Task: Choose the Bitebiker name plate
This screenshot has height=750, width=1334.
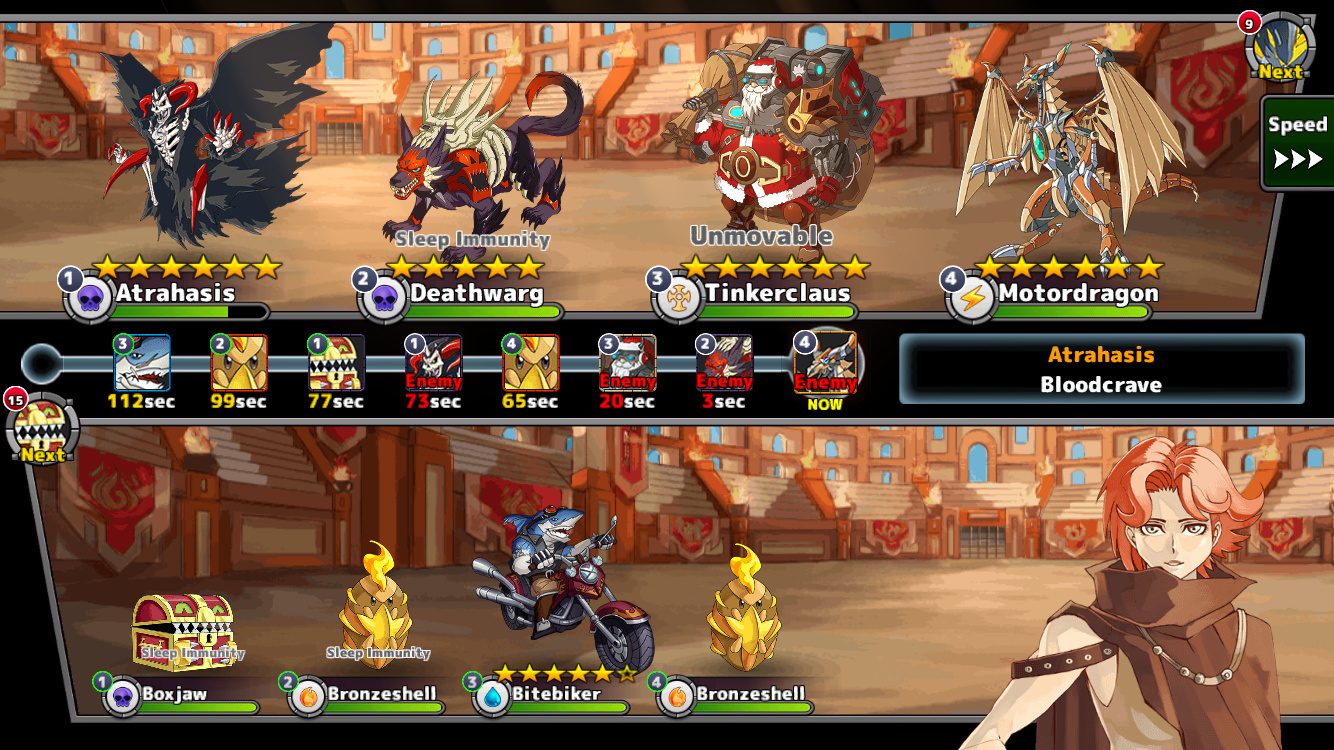Action: click(x=556, y=694)
